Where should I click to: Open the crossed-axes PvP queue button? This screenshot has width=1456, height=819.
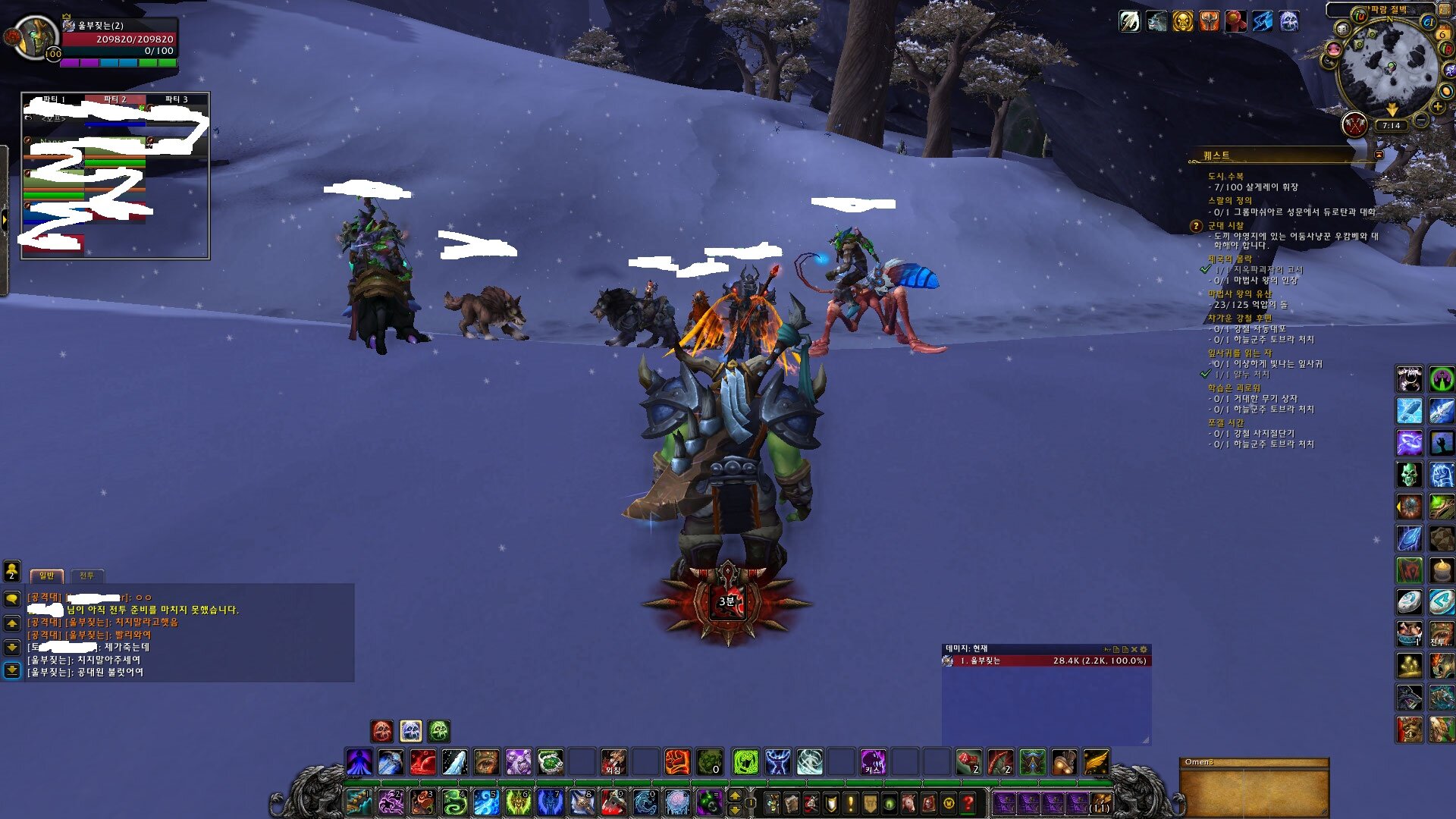click(1354, 124)
